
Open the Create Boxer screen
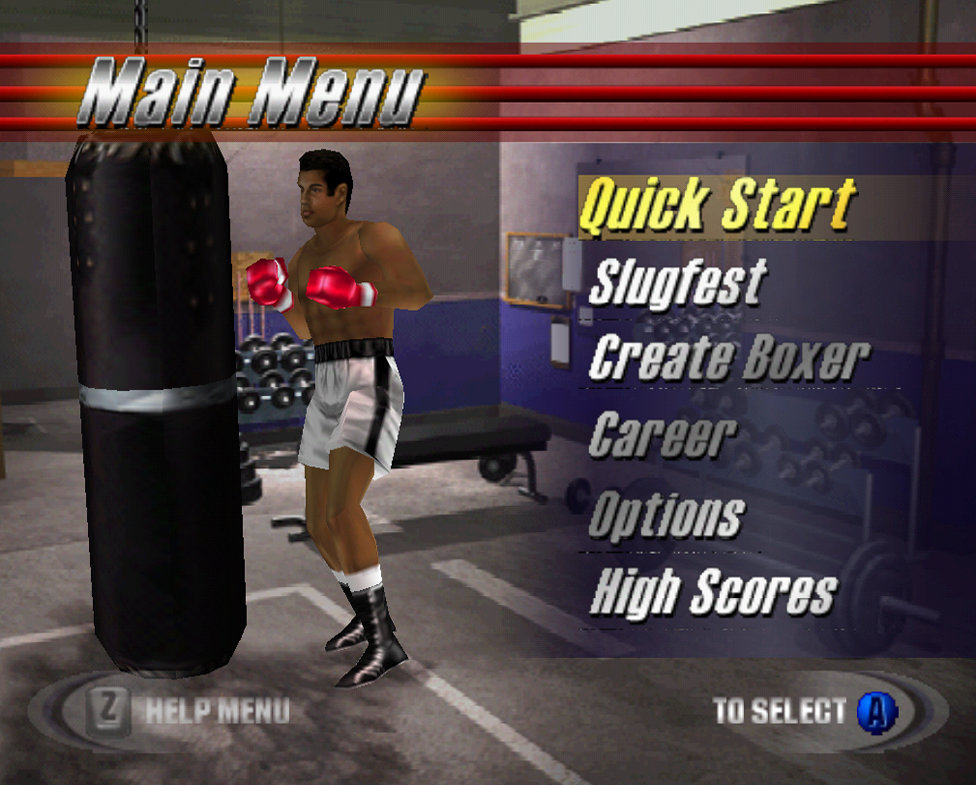point(729,358)
